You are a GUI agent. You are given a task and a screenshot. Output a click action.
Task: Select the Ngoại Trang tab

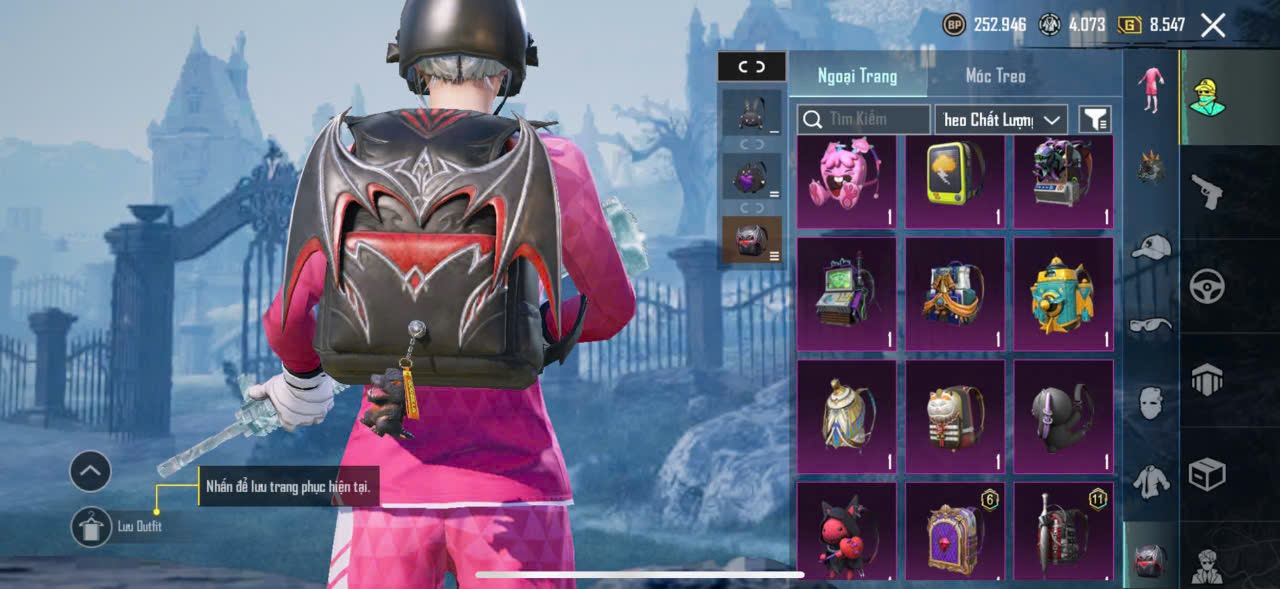(857, 76)
